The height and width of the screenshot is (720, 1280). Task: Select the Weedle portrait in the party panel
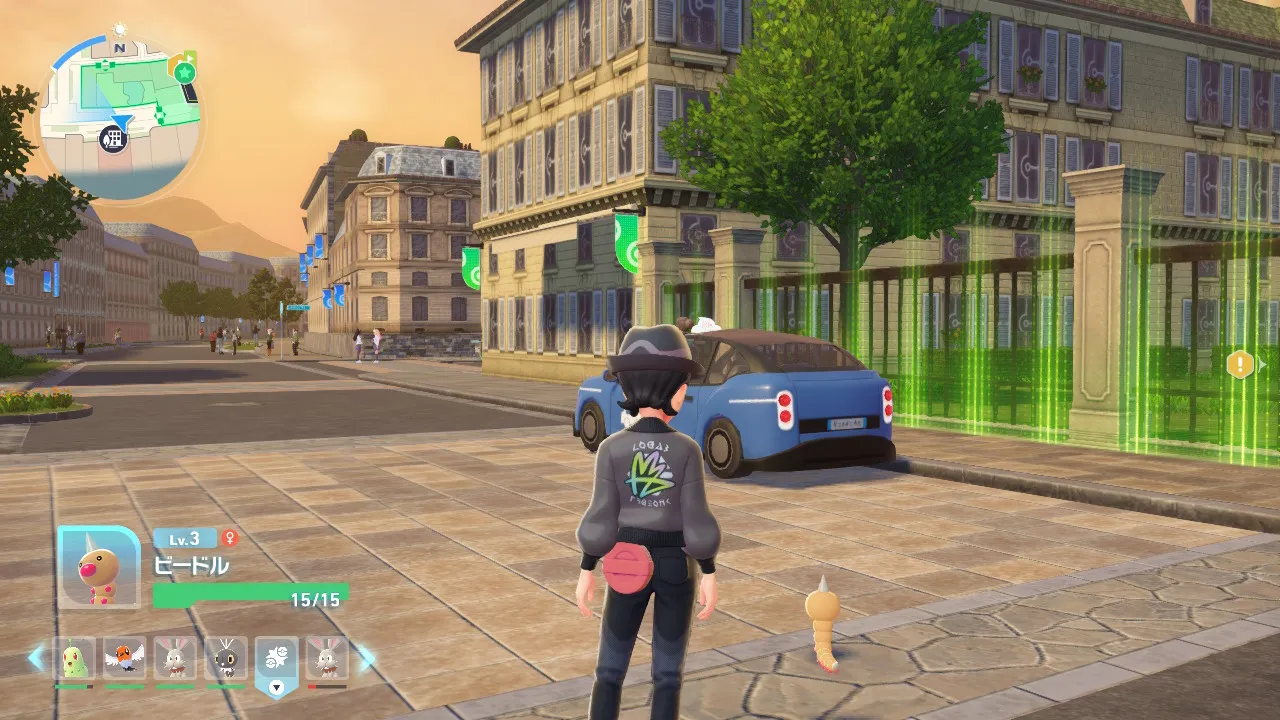99,567
